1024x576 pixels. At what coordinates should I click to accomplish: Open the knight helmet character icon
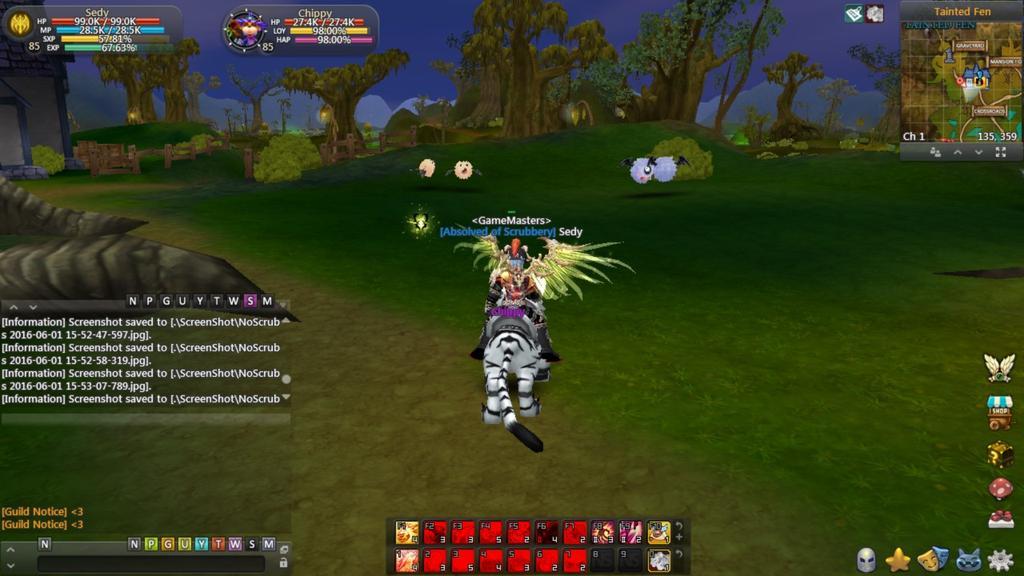[x=866, y=560]
